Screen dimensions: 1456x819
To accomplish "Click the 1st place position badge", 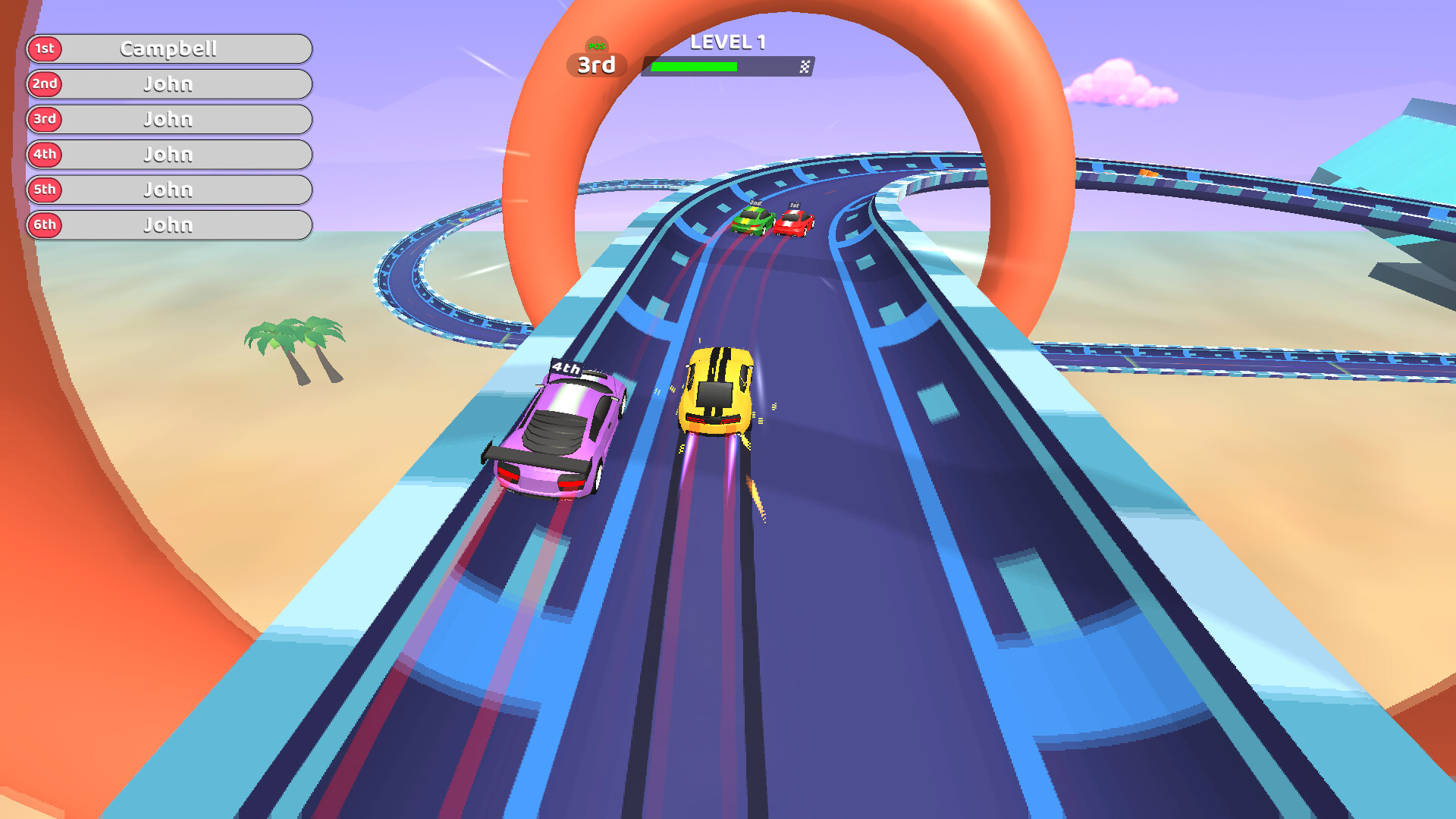I will [x=44, y=49].
